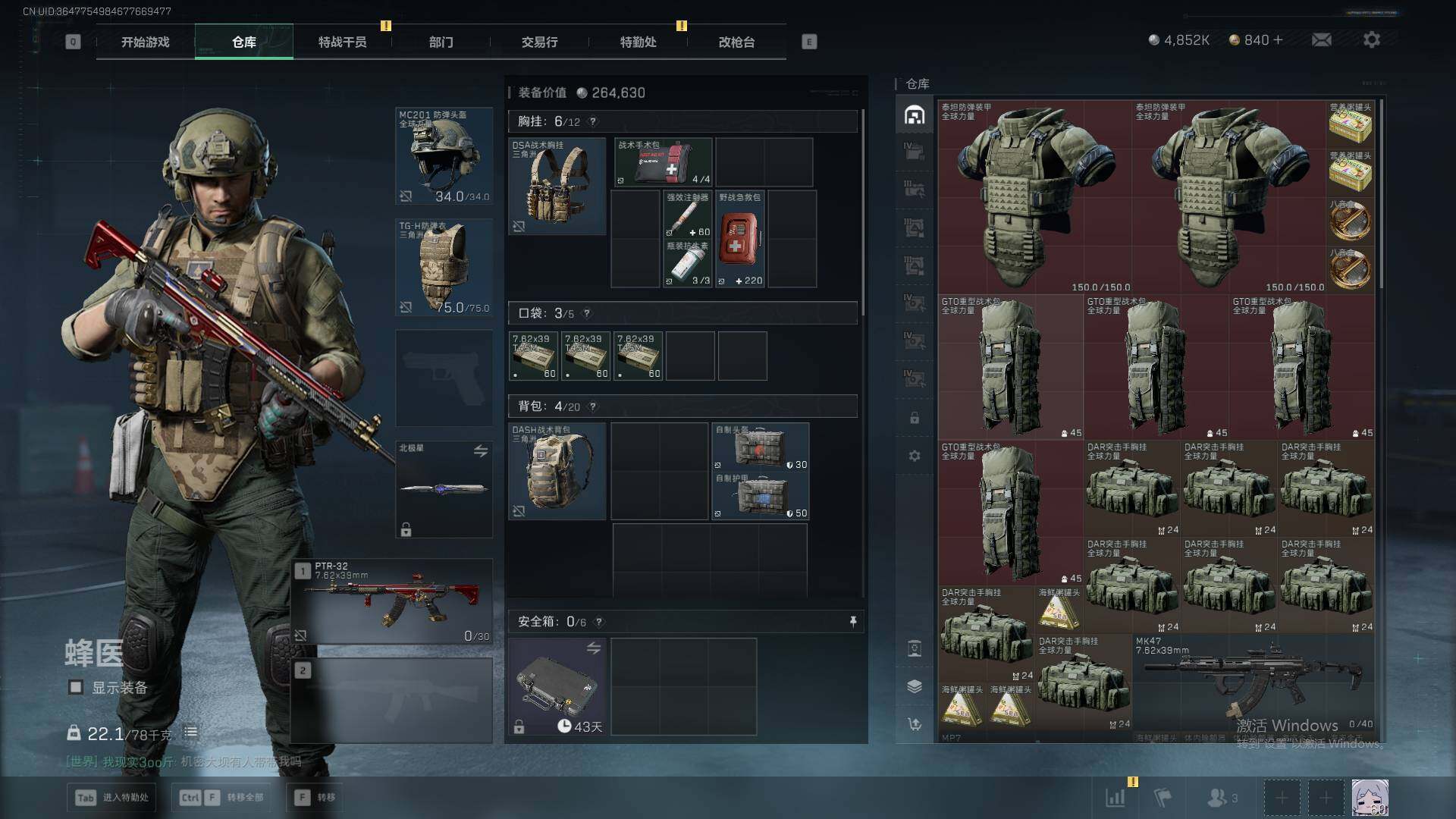Select the DSA tactical chest rig
The height and width of the screenshot is (819, 1456).
(x=557, y=186)
